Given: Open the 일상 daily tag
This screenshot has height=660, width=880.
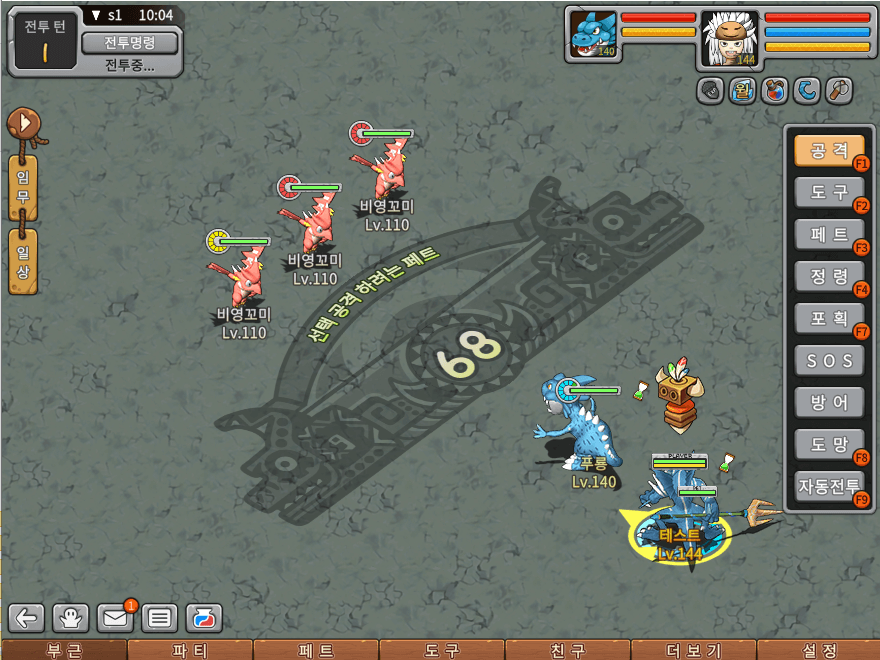Looking at the screenshot, I should [22, 260].
